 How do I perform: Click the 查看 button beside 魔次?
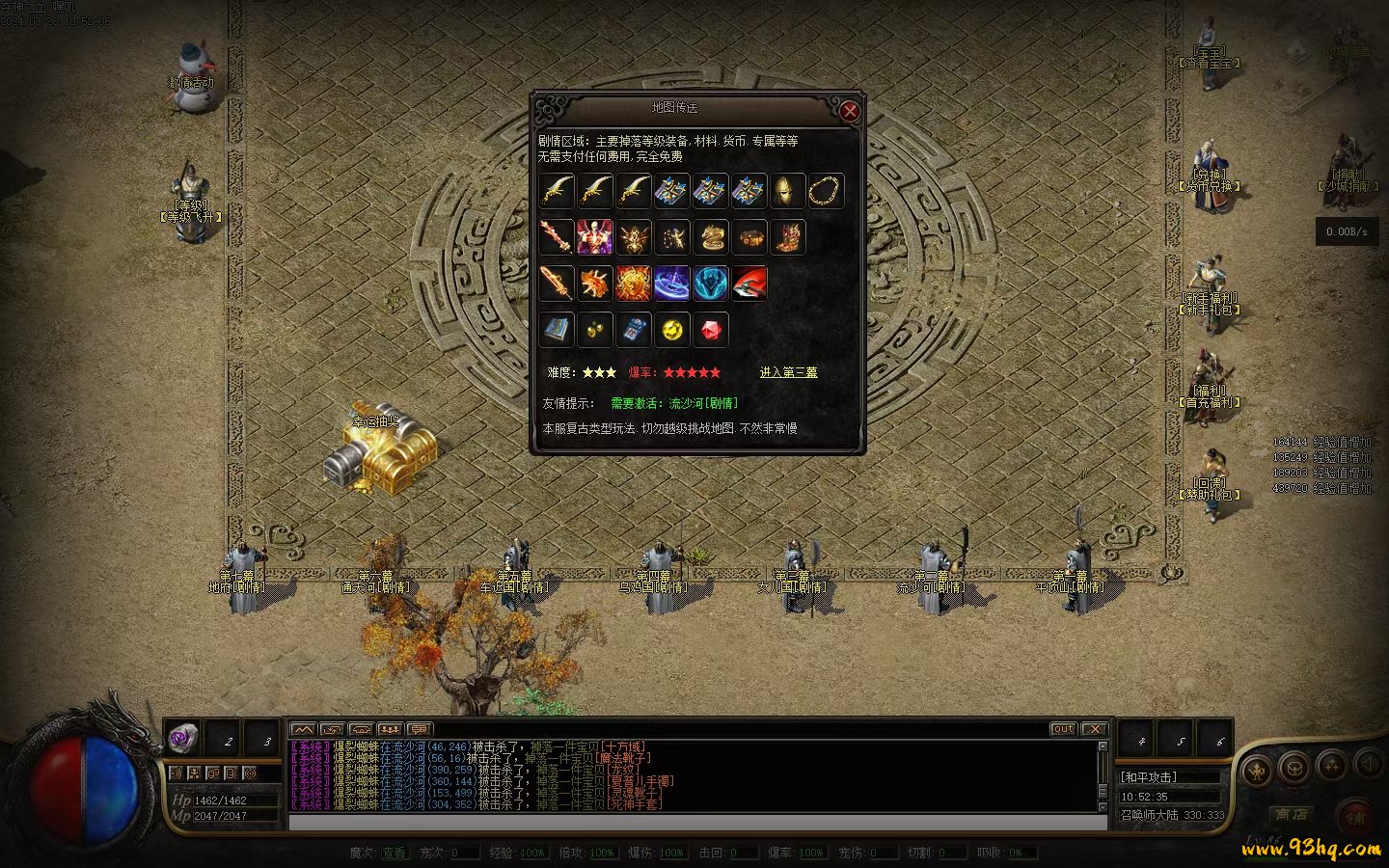point(394,854)
